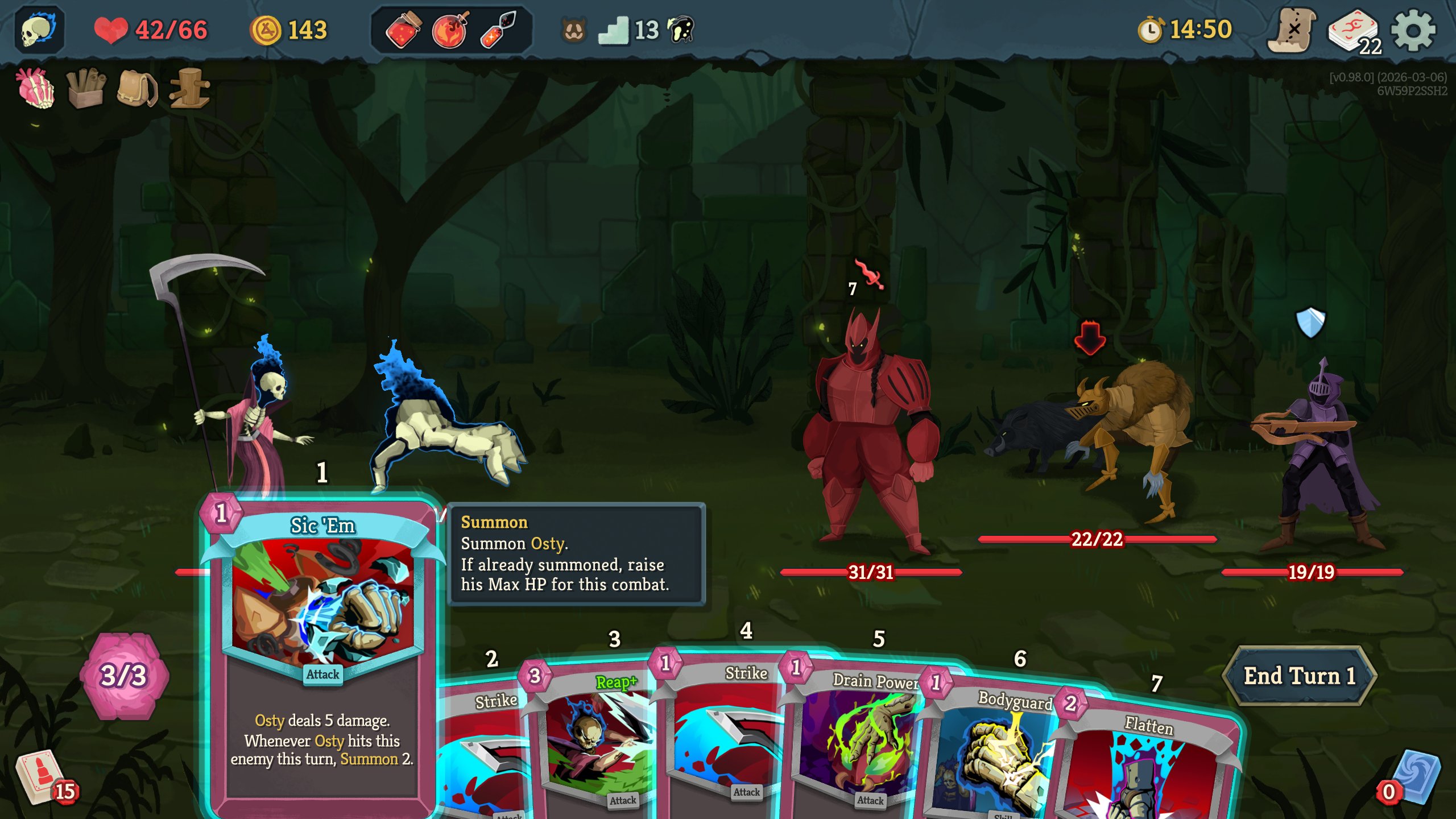Open the map scroll
1456x819 pixels.
pos(1292,31)
